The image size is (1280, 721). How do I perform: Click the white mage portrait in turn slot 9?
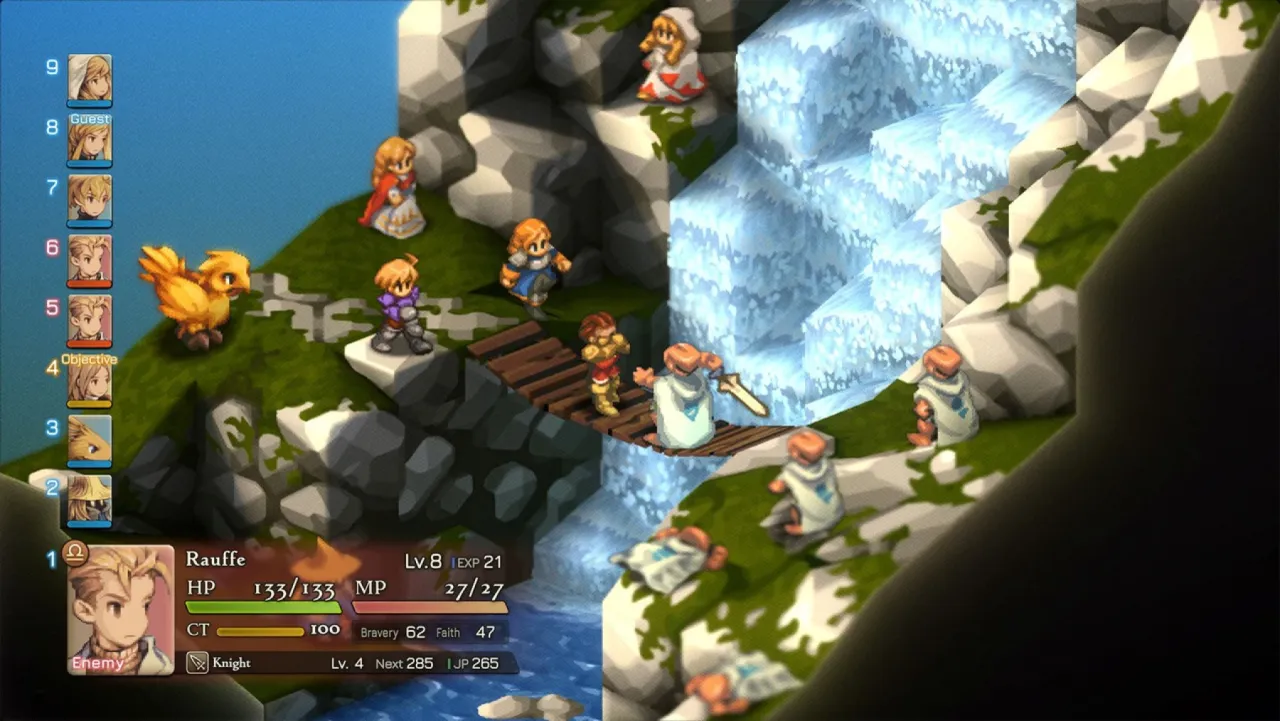coord(91,78)
